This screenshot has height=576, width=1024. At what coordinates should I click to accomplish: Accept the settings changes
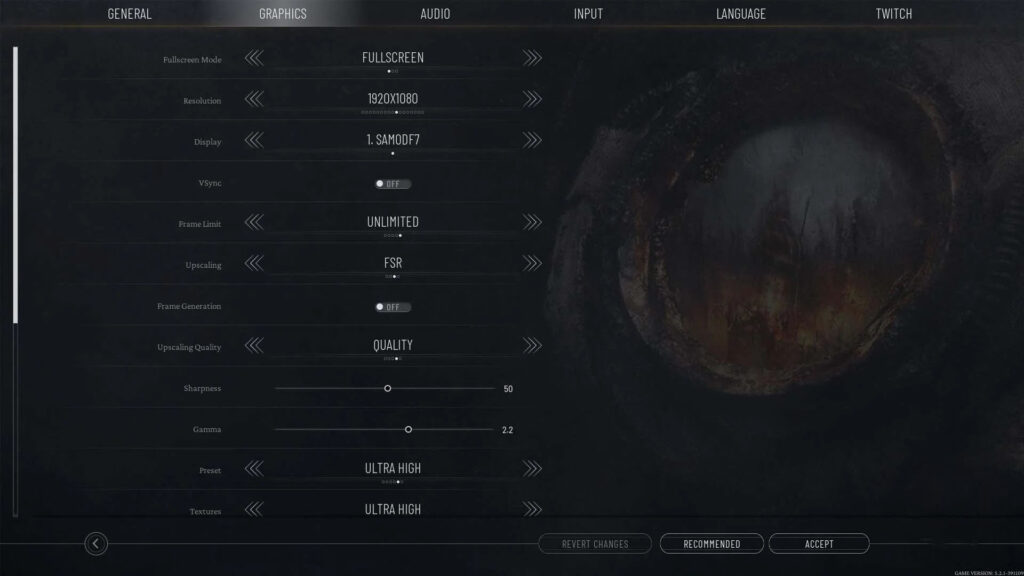[x=819, y=544]
